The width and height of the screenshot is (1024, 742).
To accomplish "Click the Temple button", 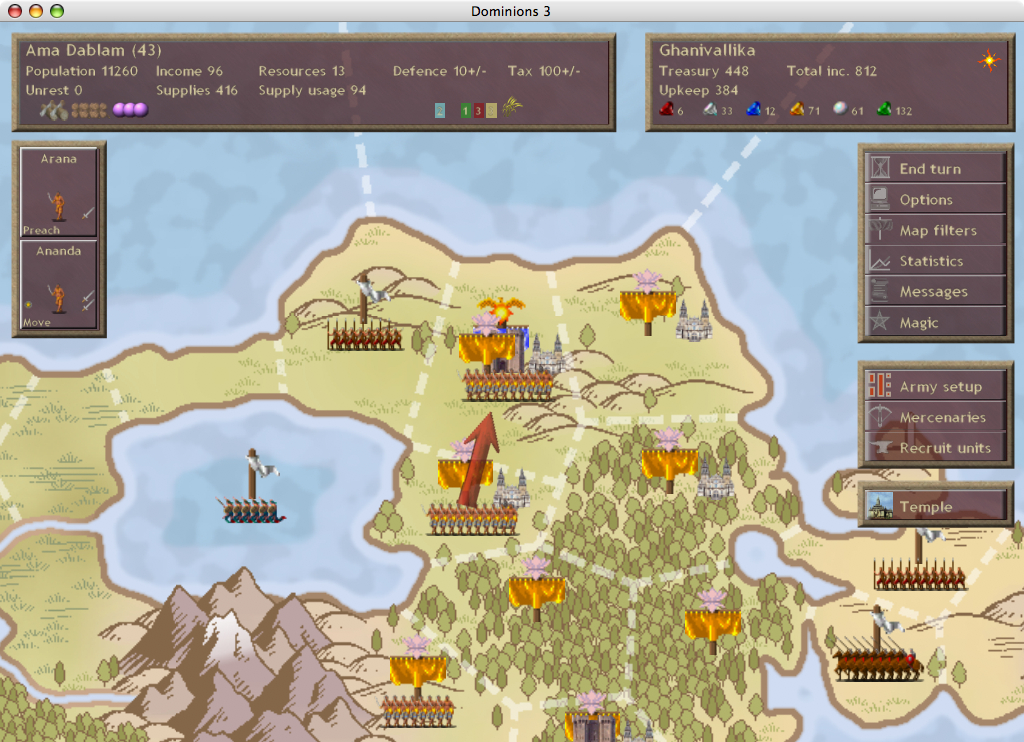I will pos(935,507).
